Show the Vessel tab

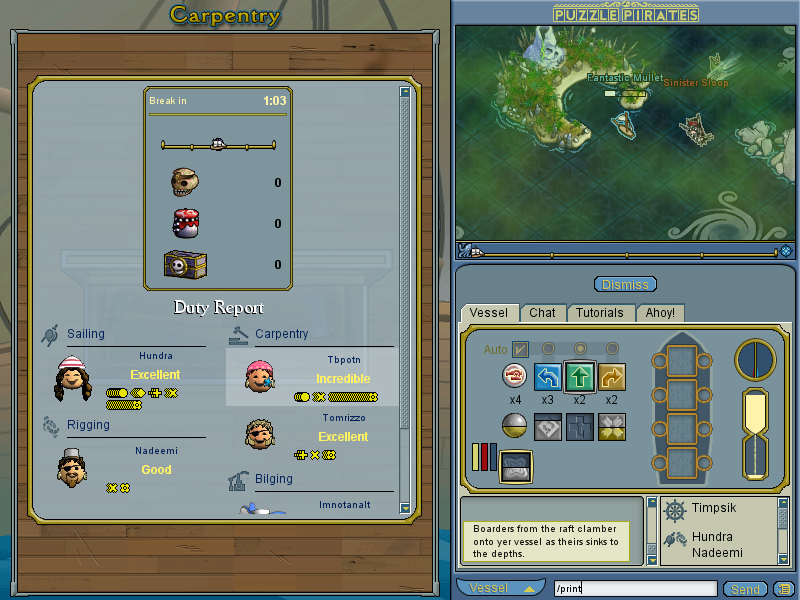(x=490, y=313)
